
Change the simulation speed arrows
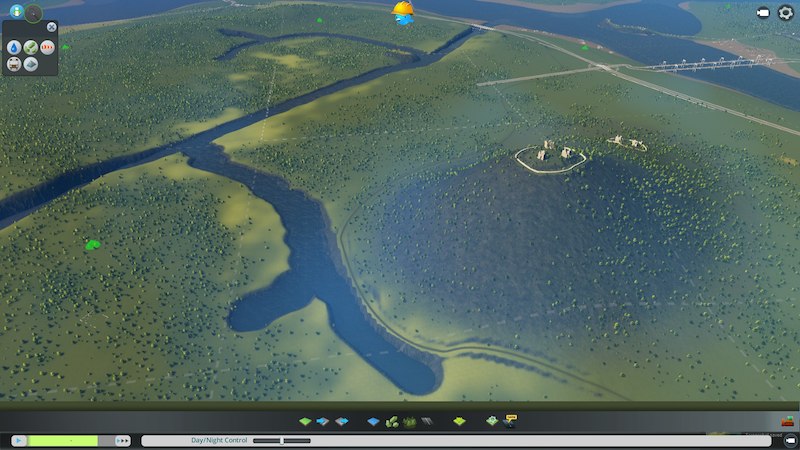click(123, 440)
